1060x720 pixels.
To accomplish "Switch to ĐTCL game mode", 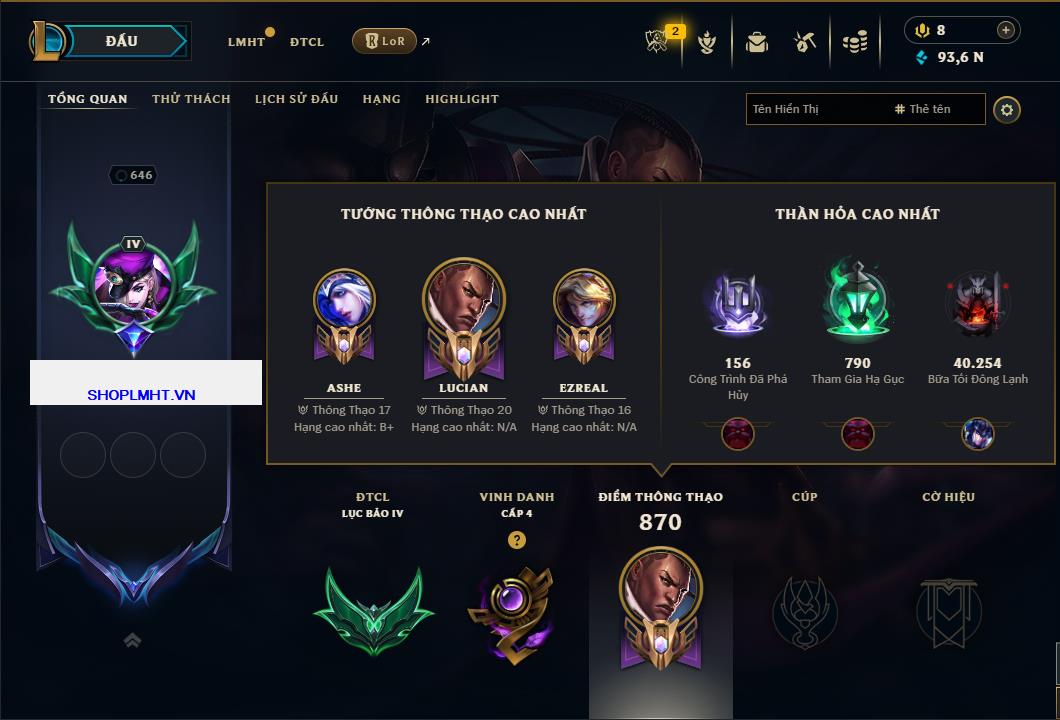I will coord(307,42).
